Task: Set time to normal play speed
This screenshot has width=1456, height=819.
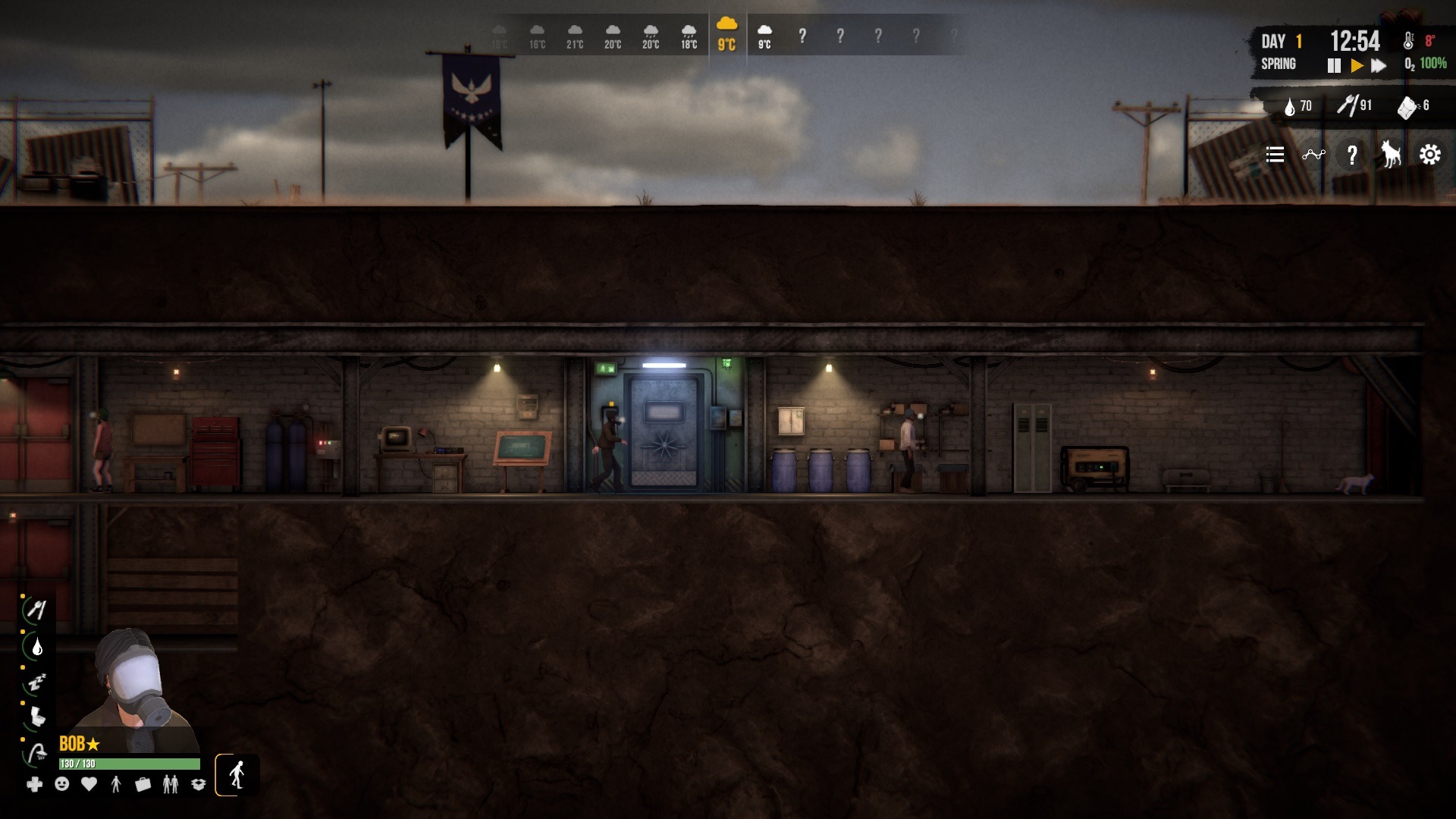Action: coord(1357,66)
